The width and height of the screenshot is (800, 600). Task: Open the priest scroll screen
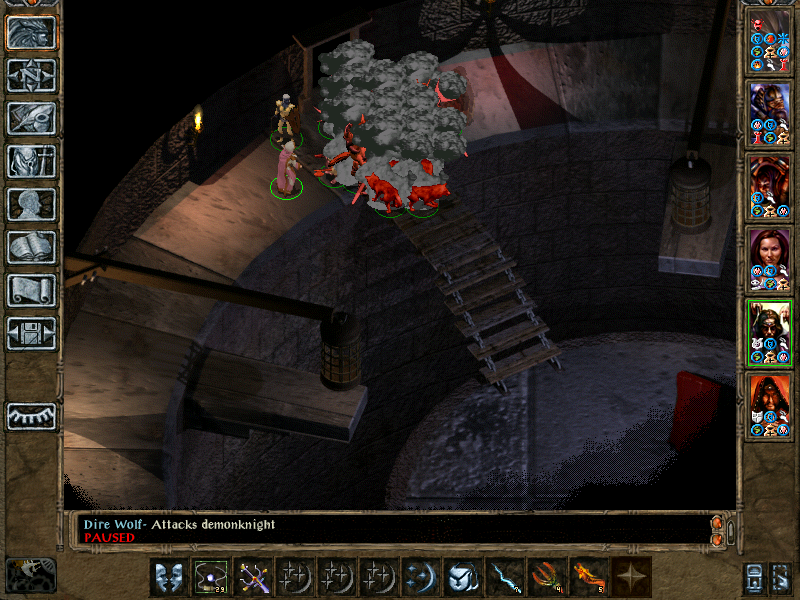(x=32, y=290)
